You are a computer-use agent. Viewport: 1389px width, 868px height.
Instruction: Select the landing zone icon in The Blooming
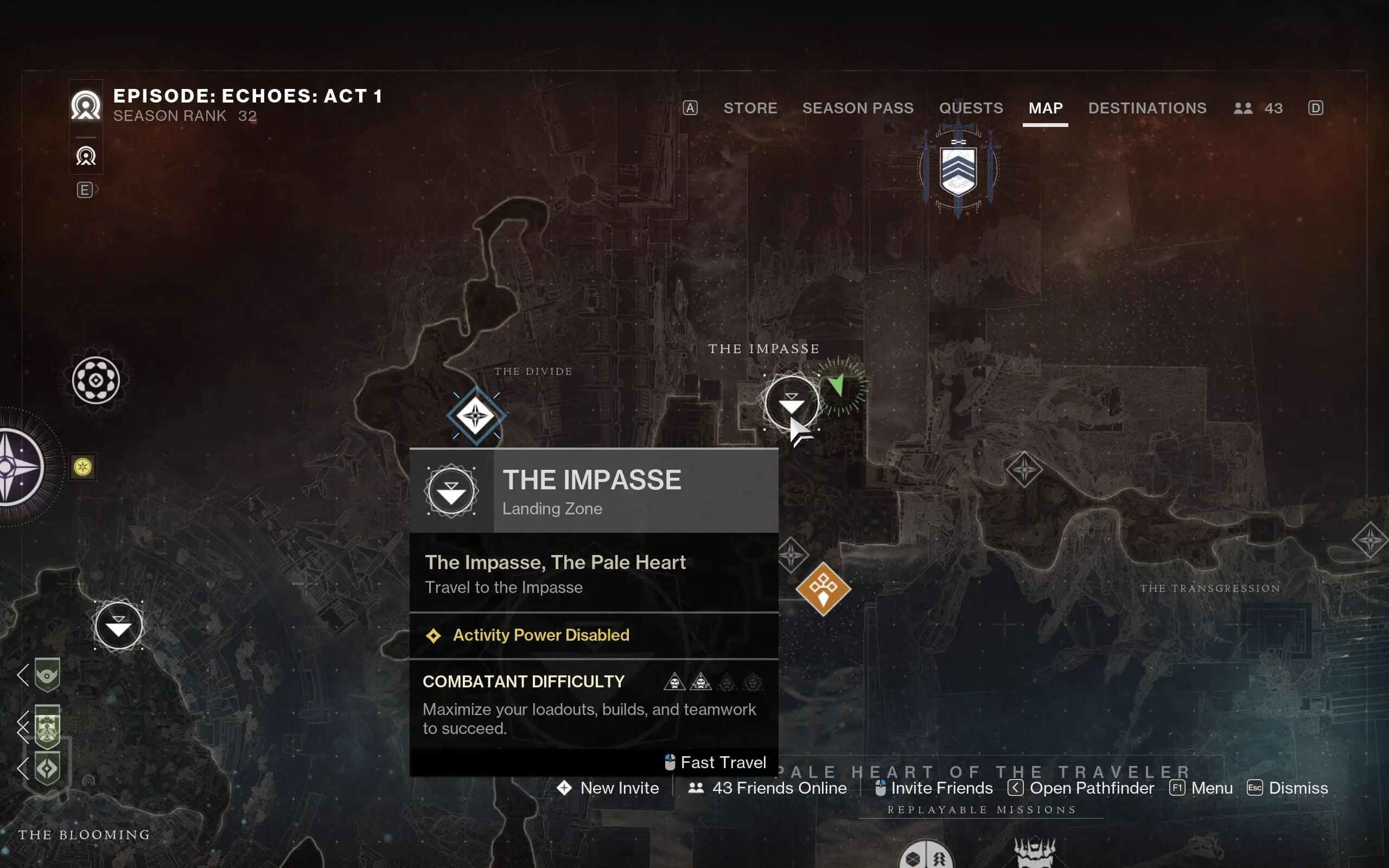[119, 625]
